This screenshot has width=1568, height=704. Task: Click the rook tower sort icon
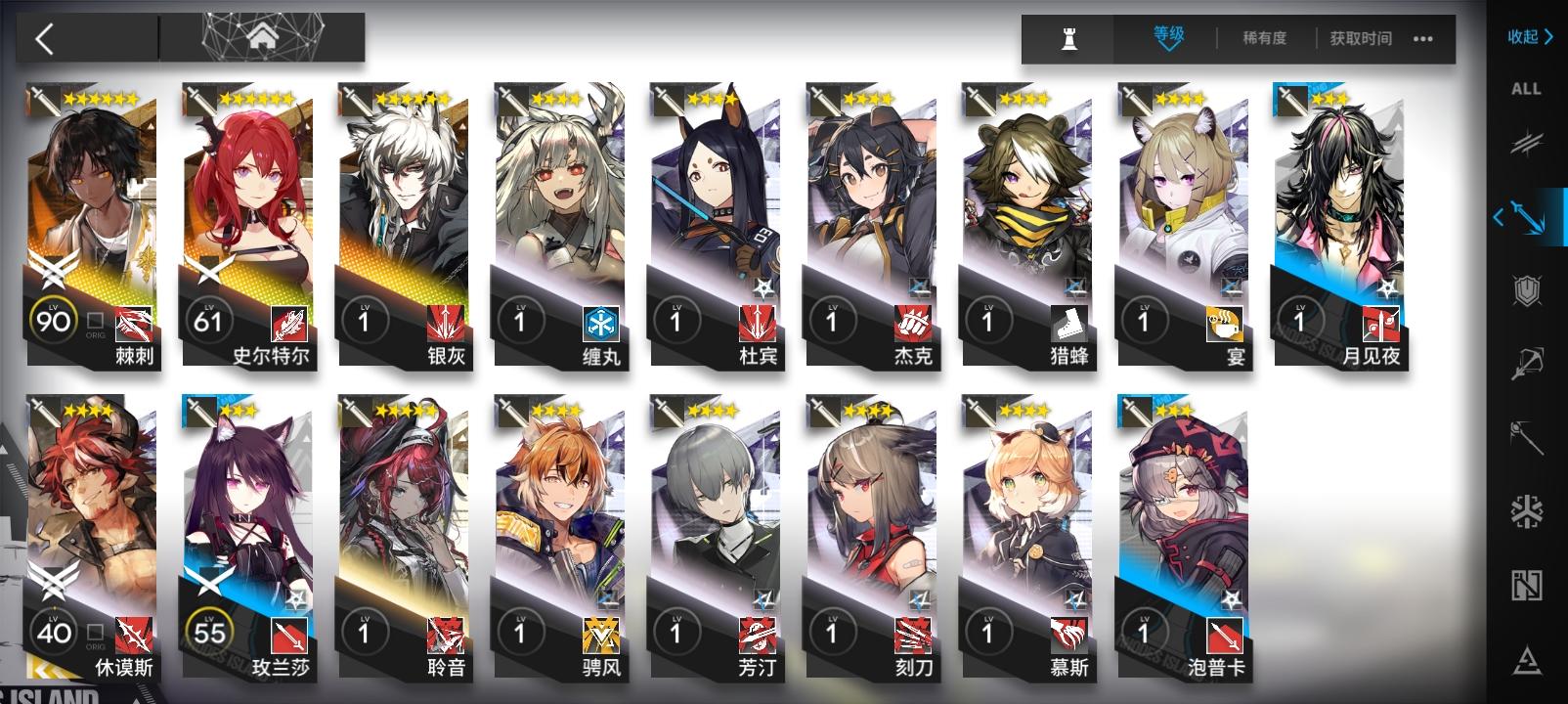(1069, 39)
